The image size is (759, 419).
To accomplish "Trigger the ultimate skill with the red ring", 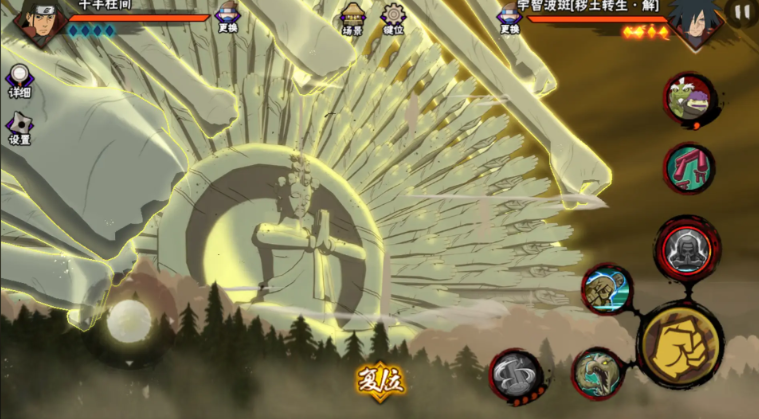I will (687, 246).
